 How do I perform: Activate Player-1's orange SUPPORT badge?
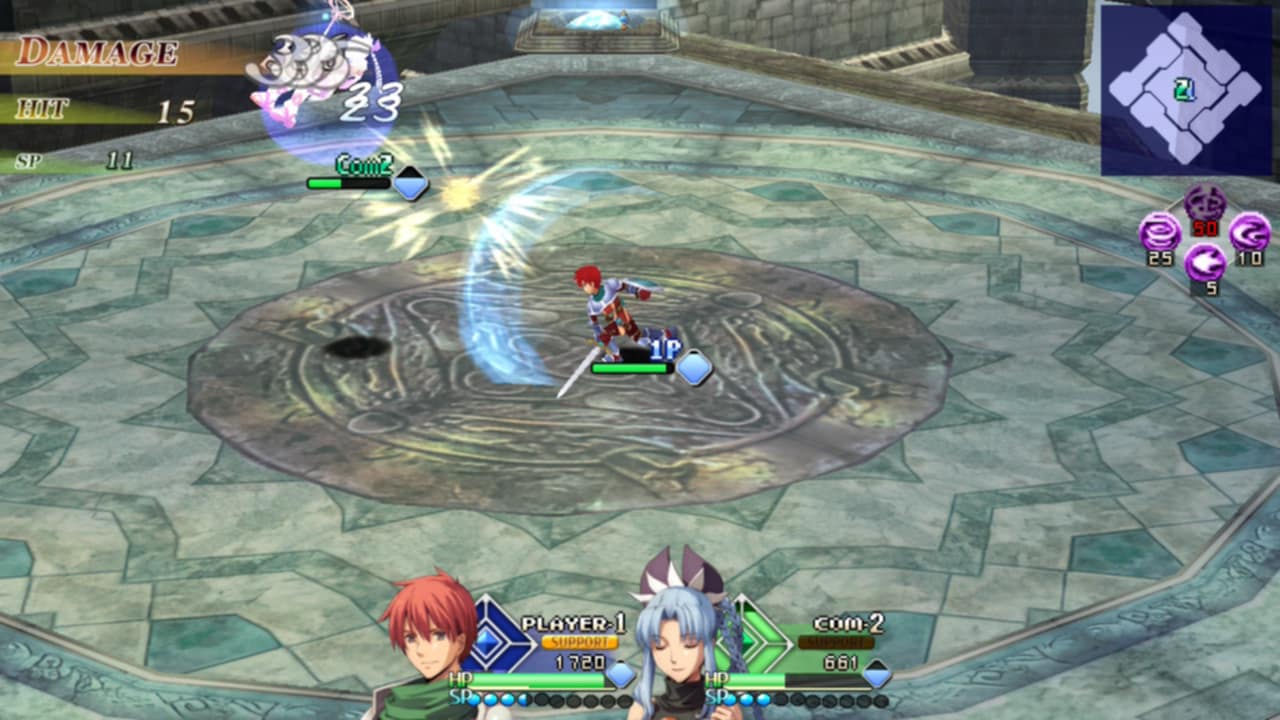click(x=580, y=642)
